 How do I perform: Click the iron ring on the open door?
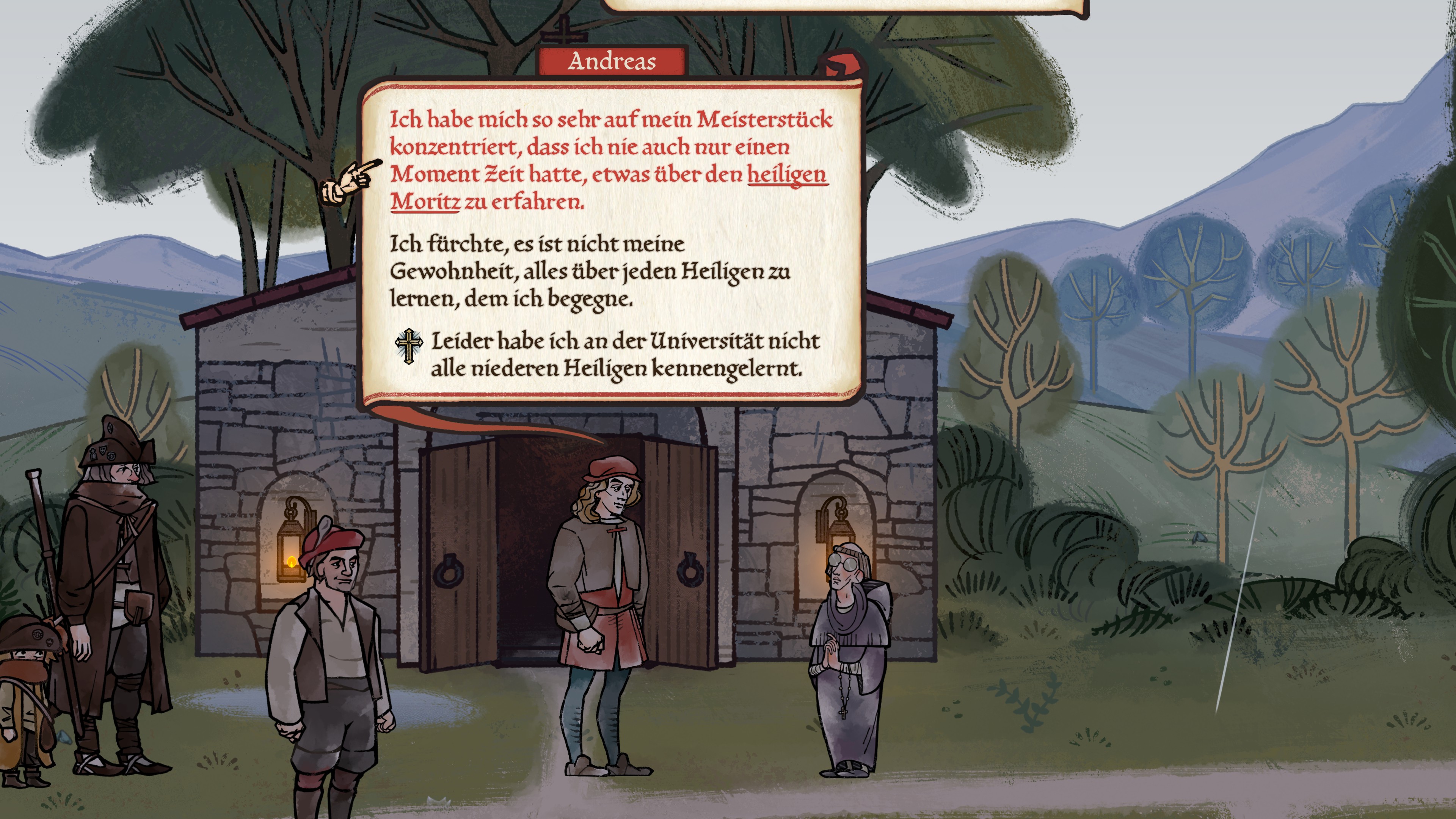[x=449, y=571]
